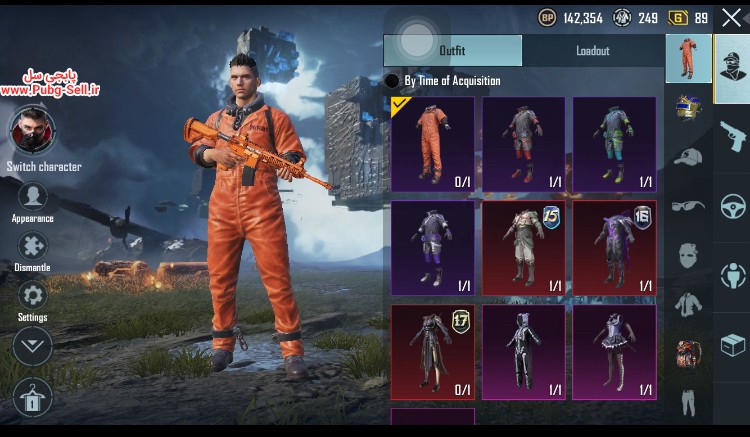Select the pants category

pyautogui.click(x=687, y=402)
